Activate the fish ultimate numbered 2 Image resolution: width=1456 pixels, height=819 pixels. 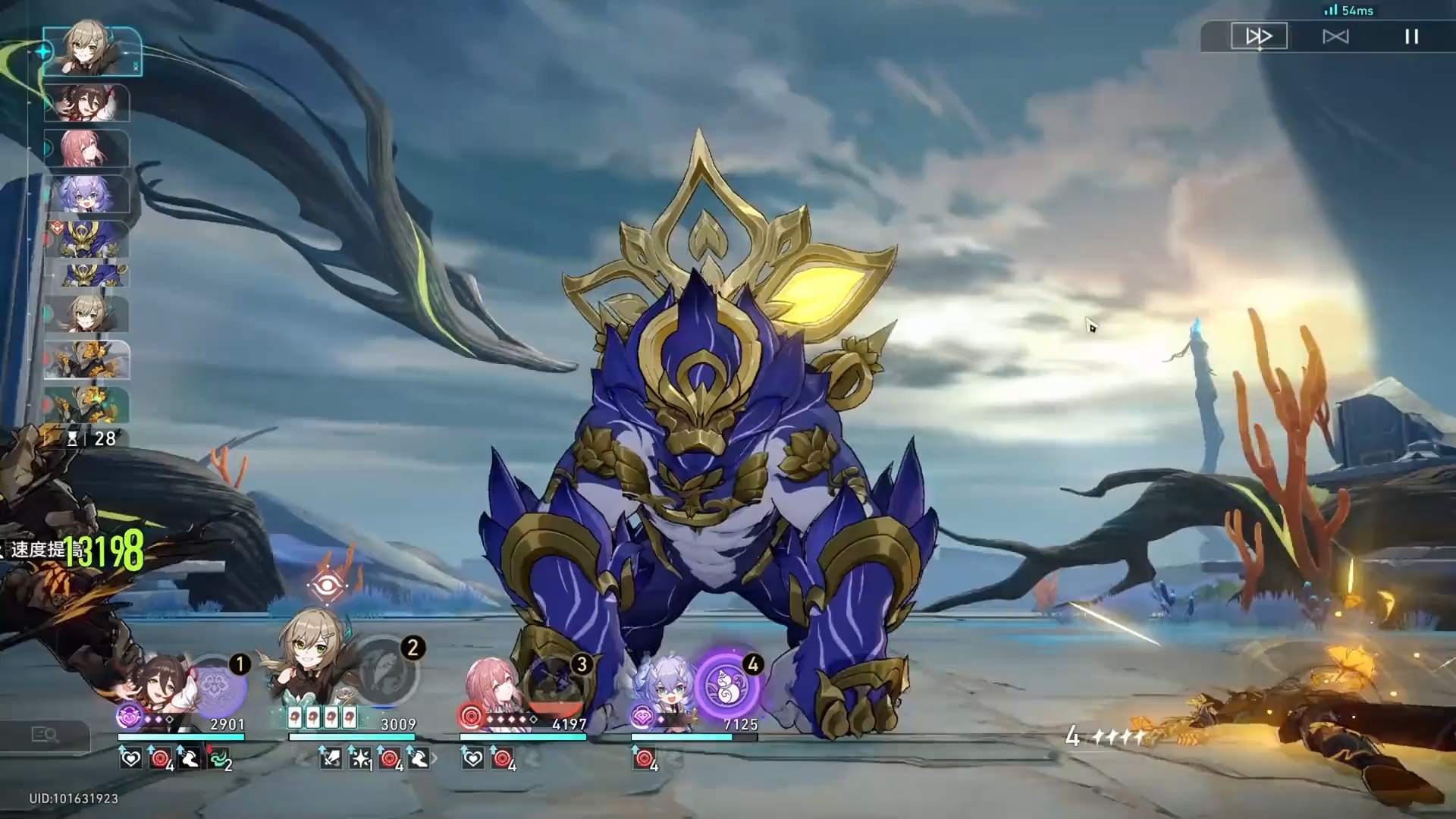387,671
